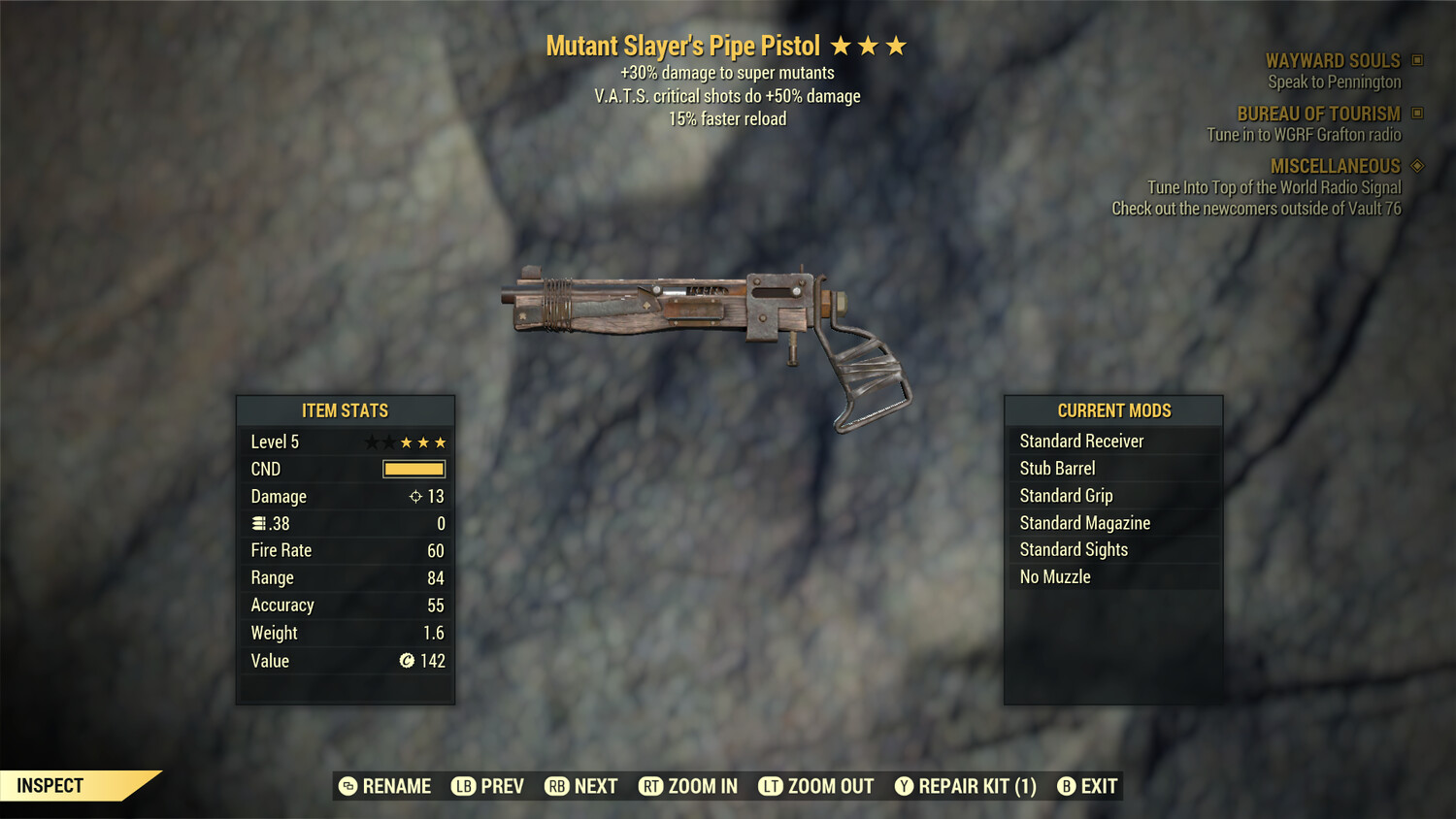Click the diamond icon beside MISCELLANEOUS
This screenshot has width=1456, height=819.
[x=1415, y=166]
